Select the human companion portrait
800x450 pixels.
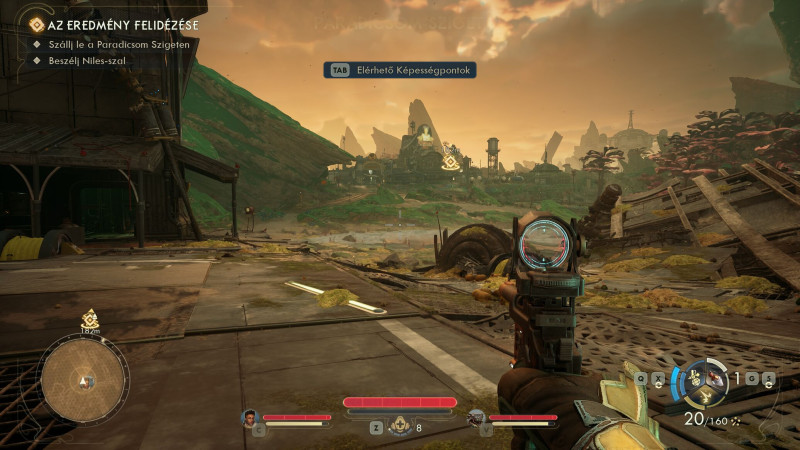coord(249,418)
